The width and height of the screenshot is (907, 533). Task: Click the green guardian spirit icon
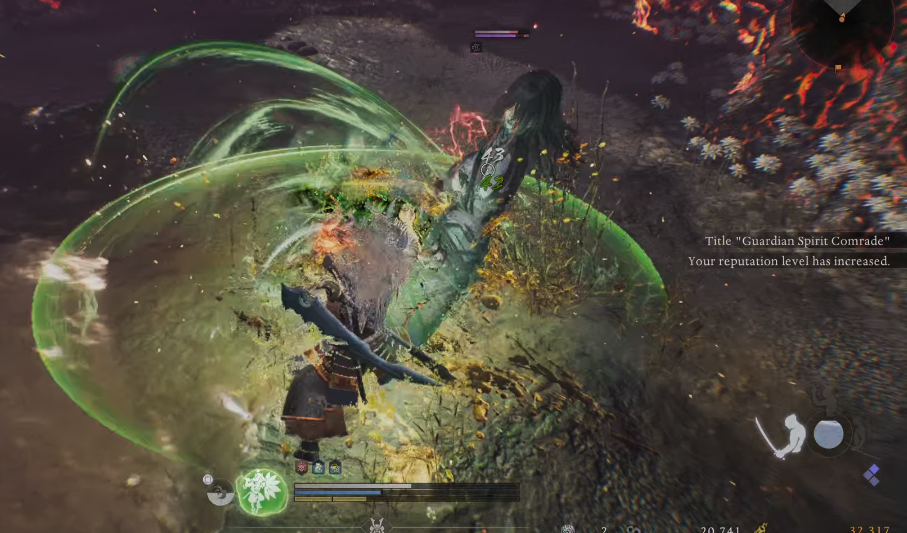262,491
